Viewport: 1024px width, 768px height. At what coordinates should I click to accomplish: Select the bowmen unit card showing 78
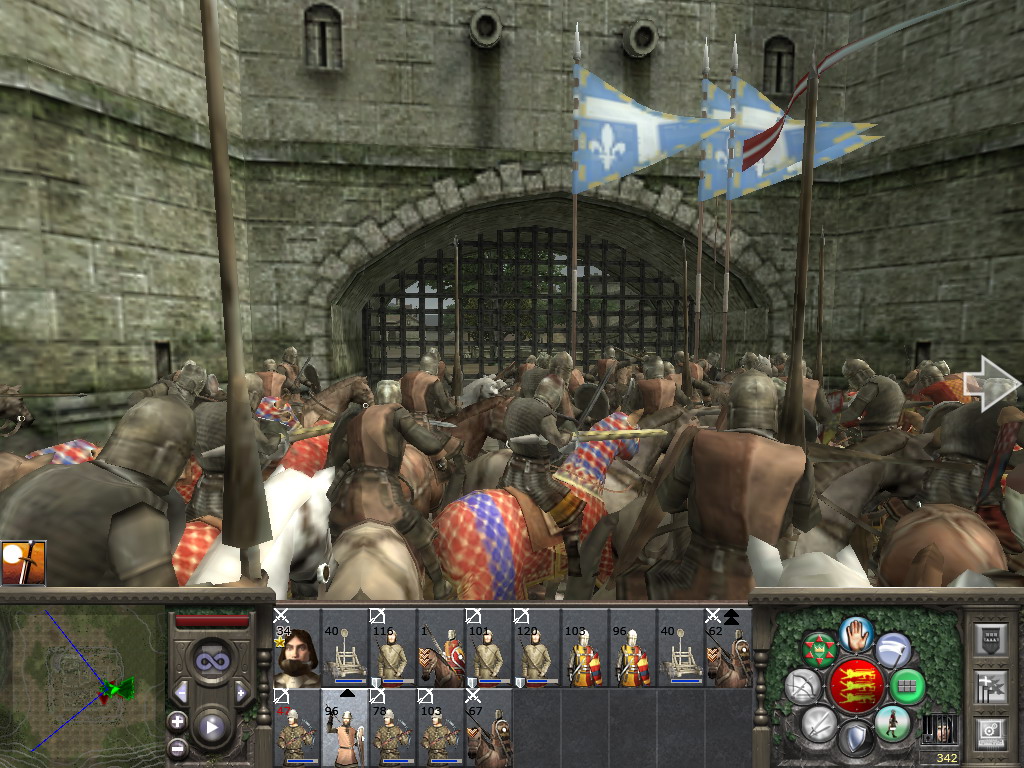coord(393,728)
